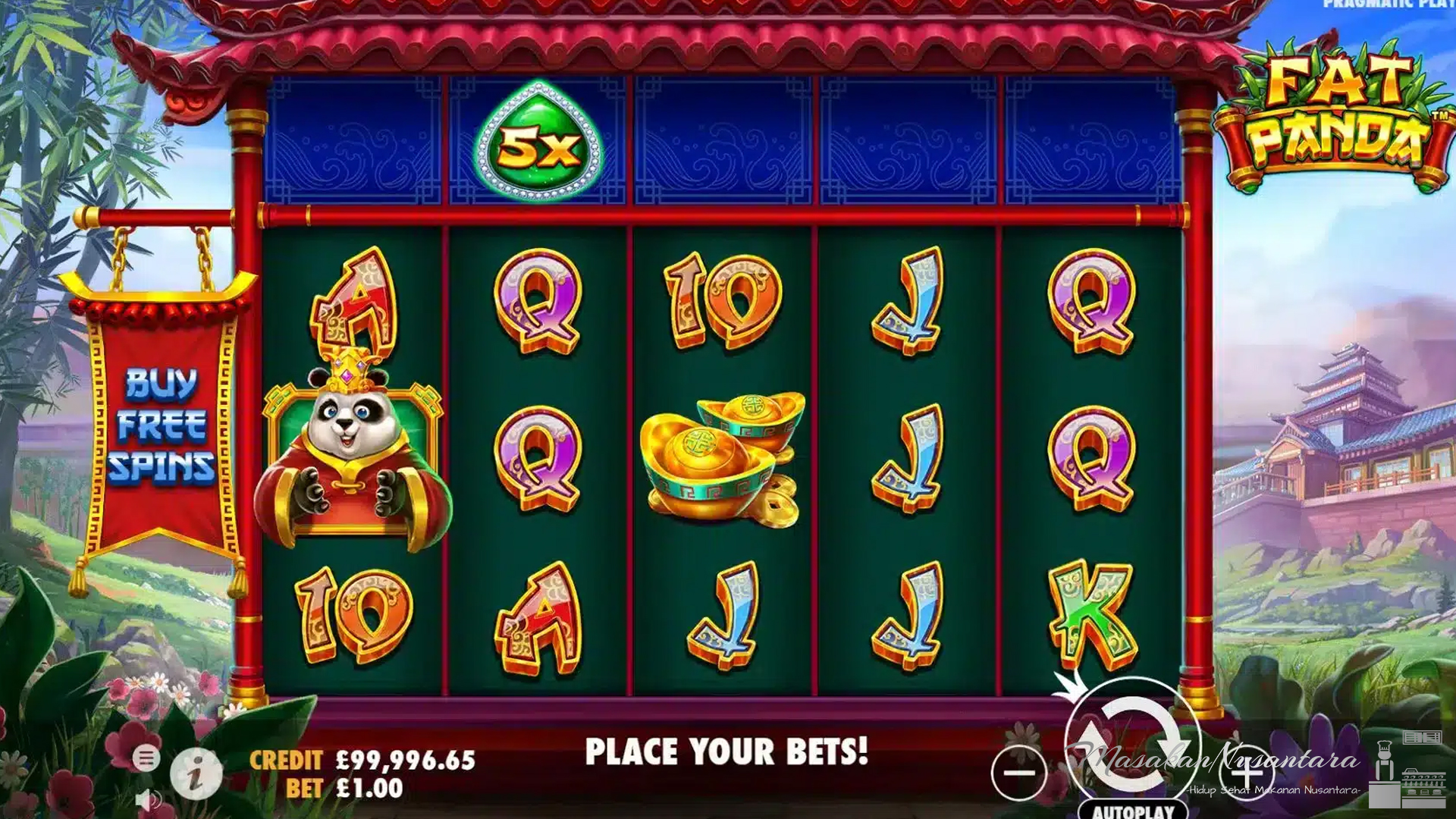The image size is (1456, 819).
Task: Open the Autoplay options
Action: (1133, 810)
